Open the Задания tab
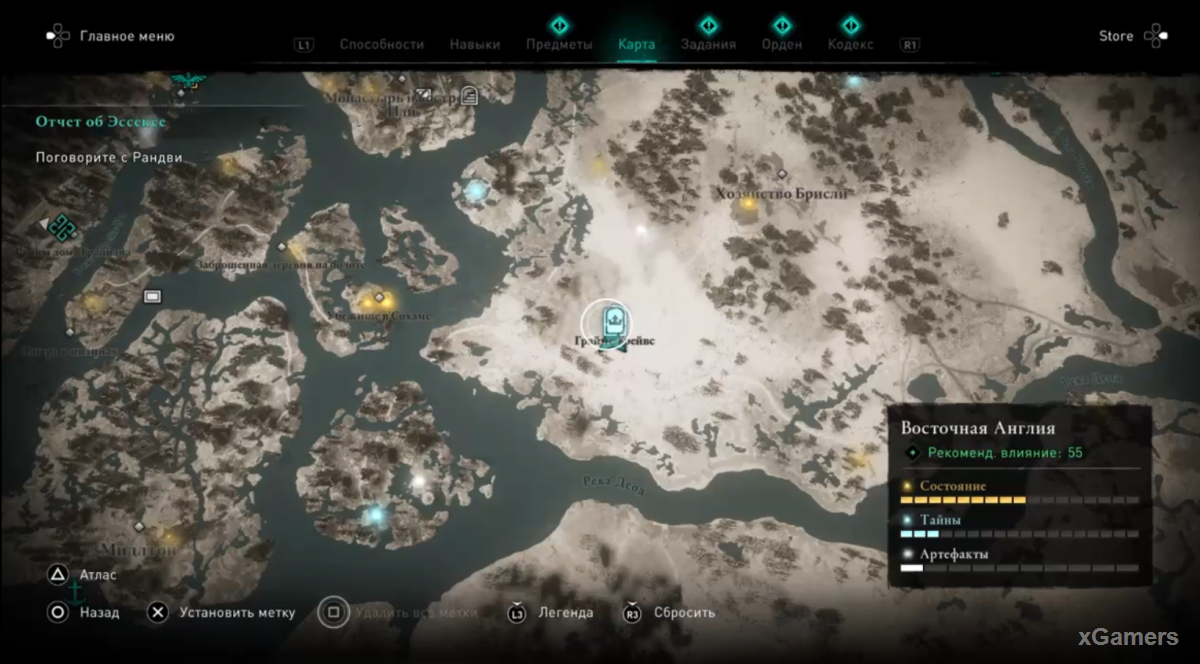 [x=708, y=44]
